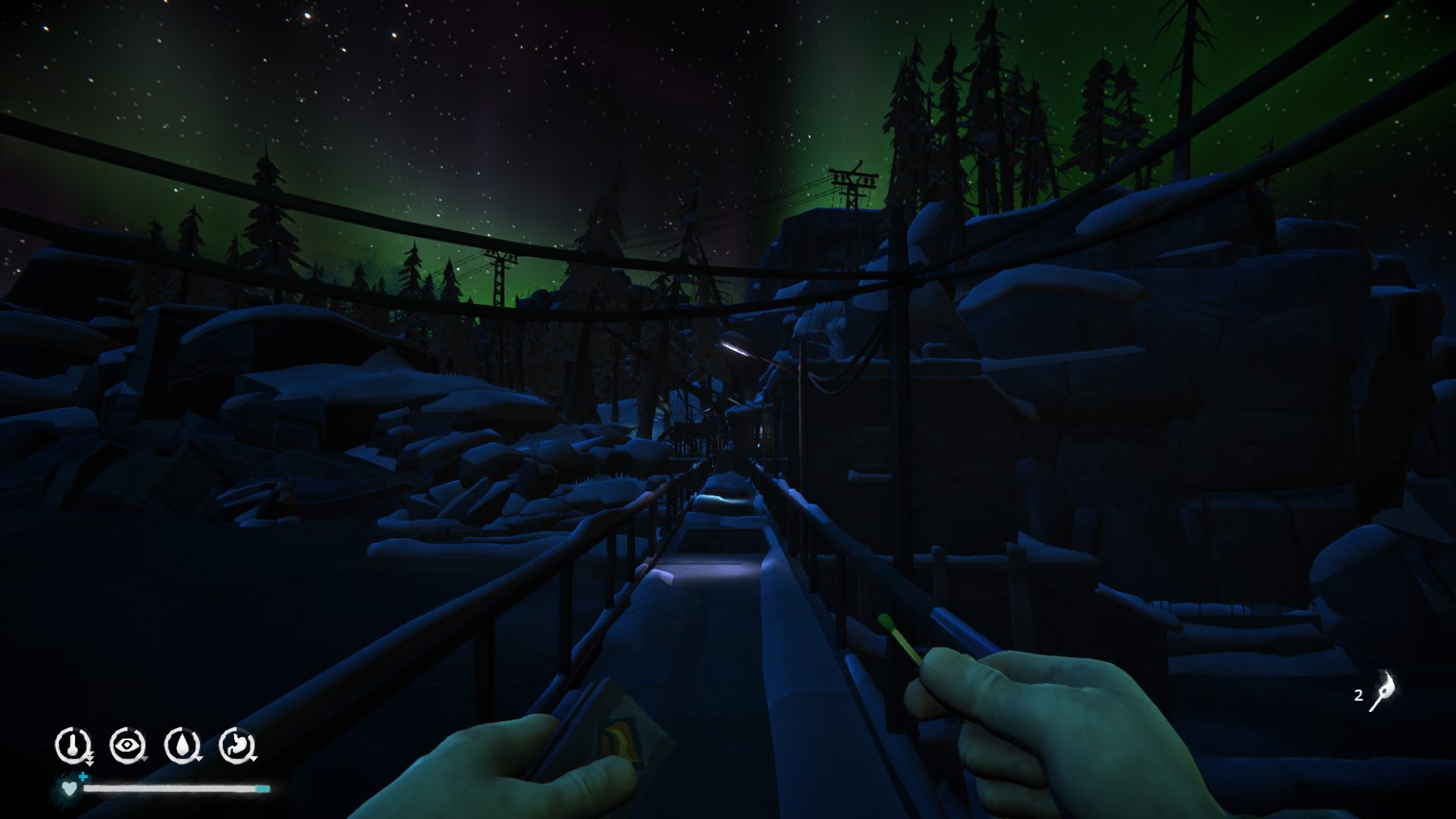Check the water drop thirst icon
The width and height of the screenshot is (1456, 819).
point(181,745)
